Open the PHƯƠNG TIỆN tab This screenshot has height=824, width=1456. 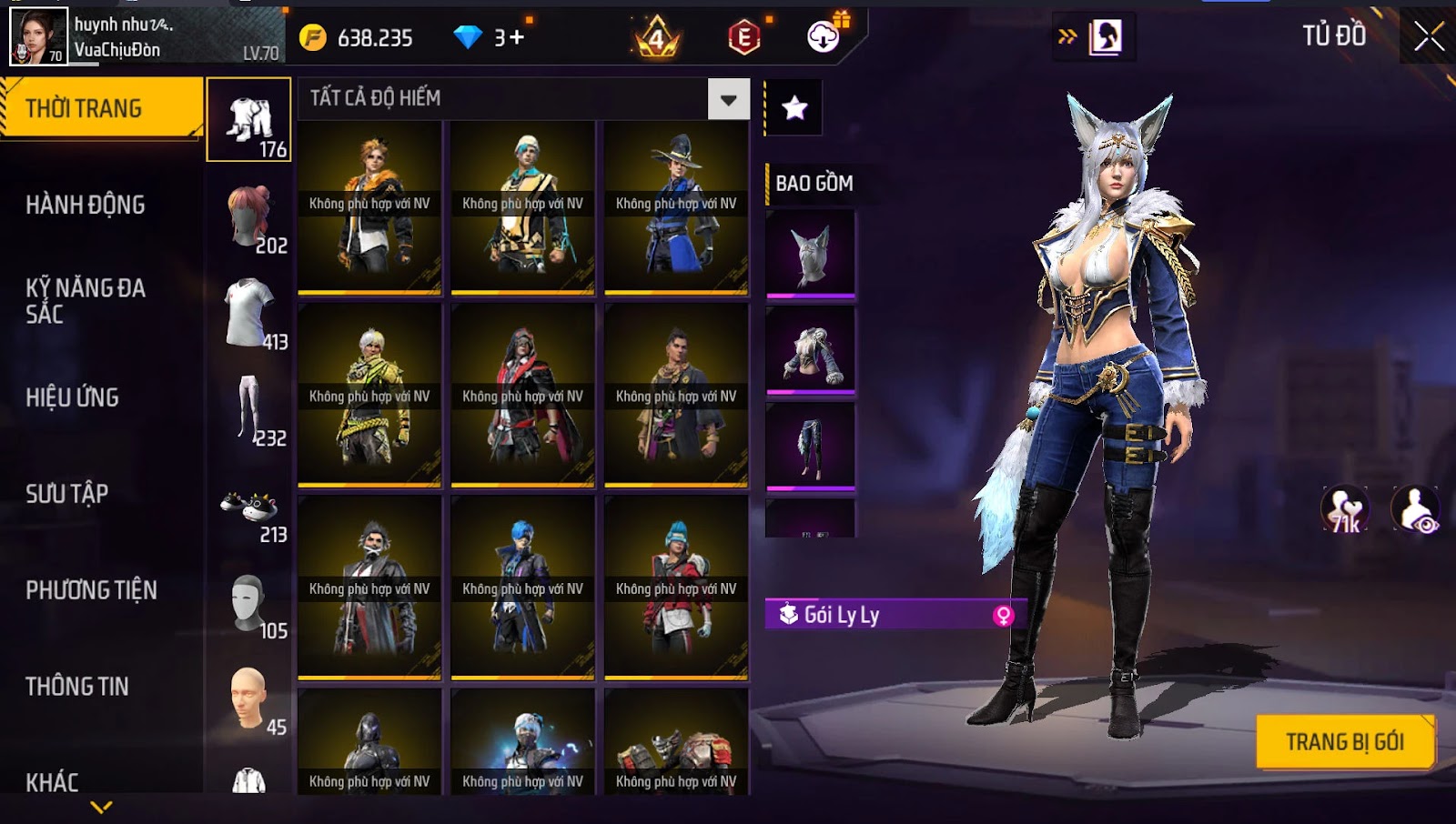pos(91,590)
